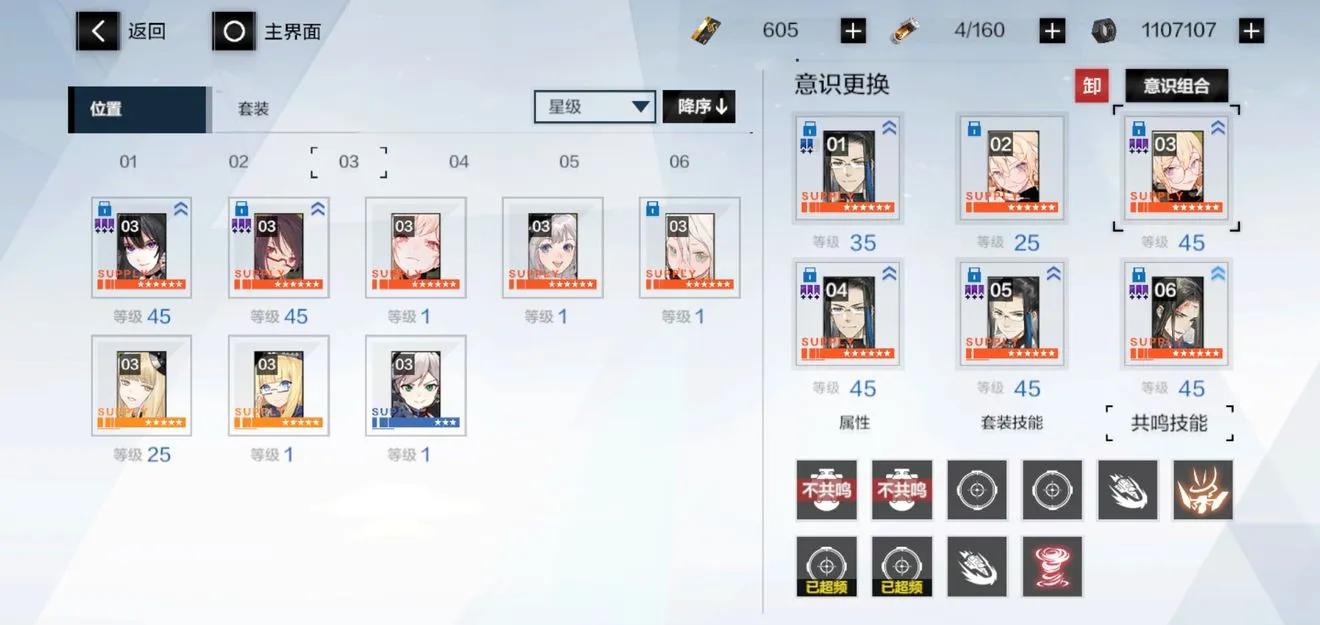
Task: Switch to the 套装 tab
Action: coord(253,109)
